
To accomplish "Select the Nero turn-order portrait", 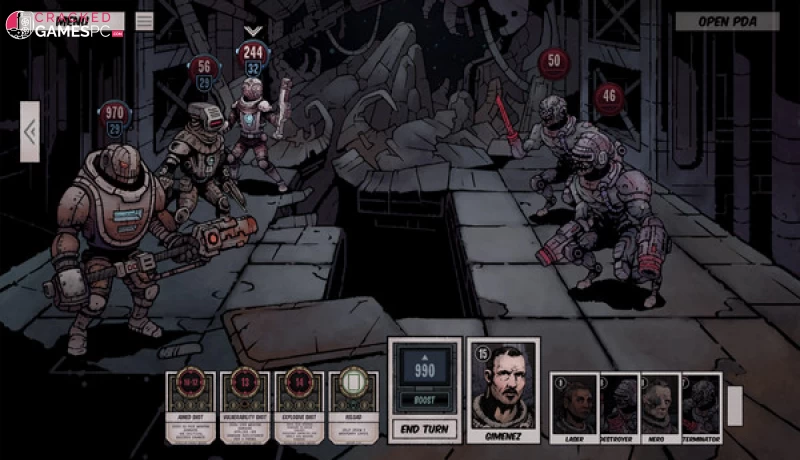I will click(x=660, y=405).
